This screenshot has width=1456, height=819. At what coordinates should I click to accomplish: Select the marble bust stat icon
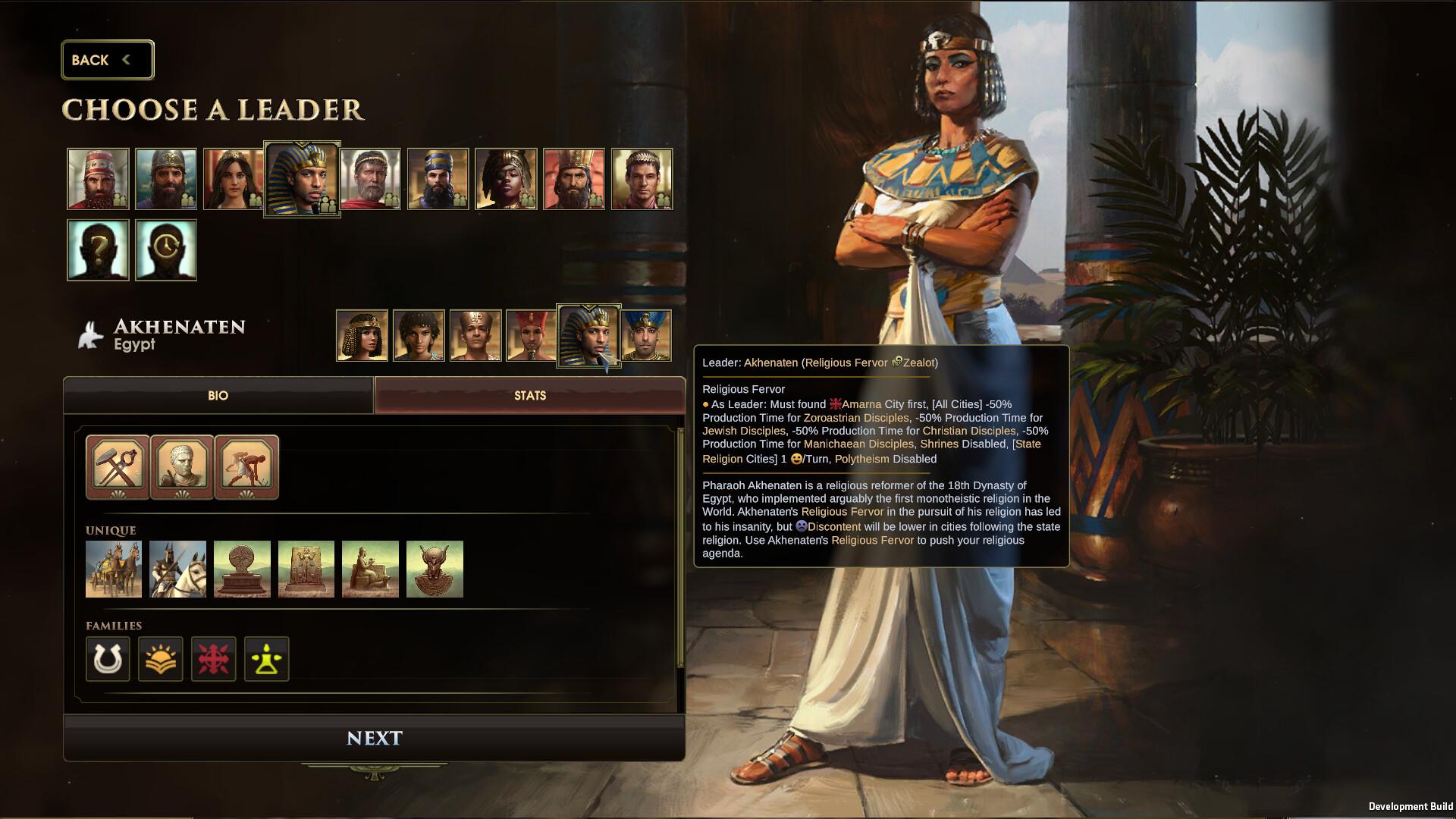pos(180,466)
